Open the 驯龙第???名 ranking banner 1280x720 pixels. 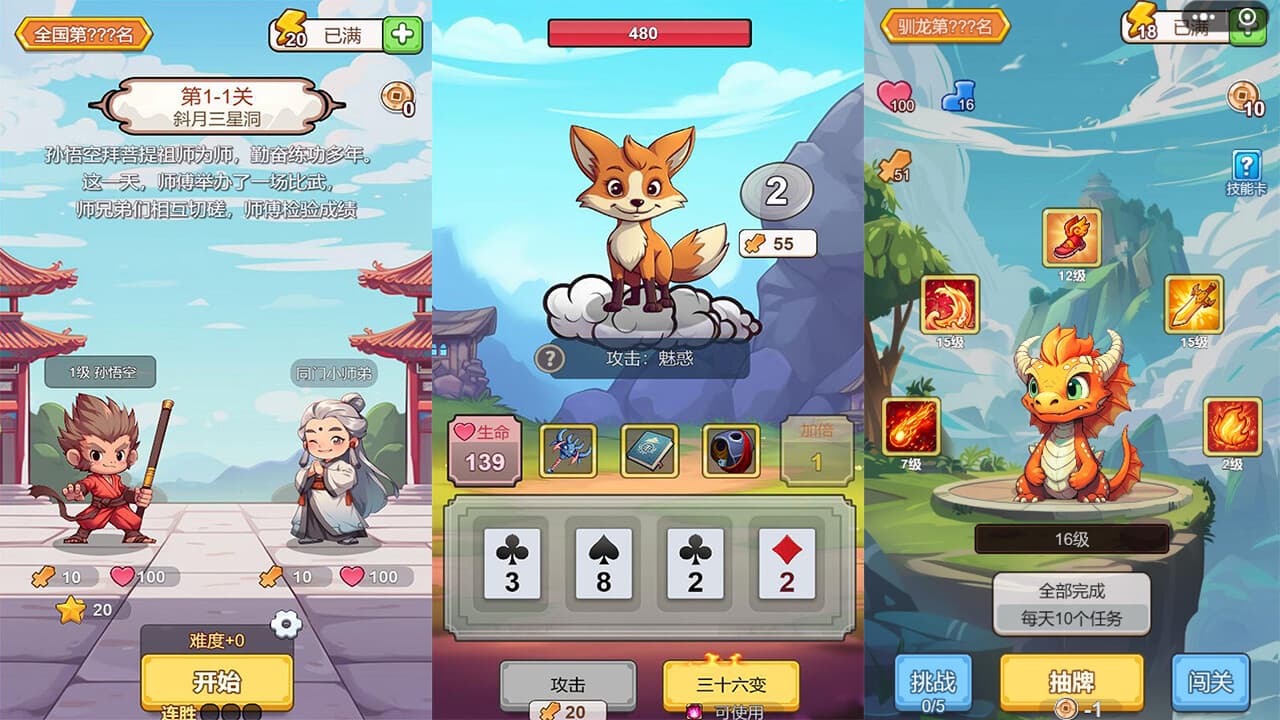[945, 26]
